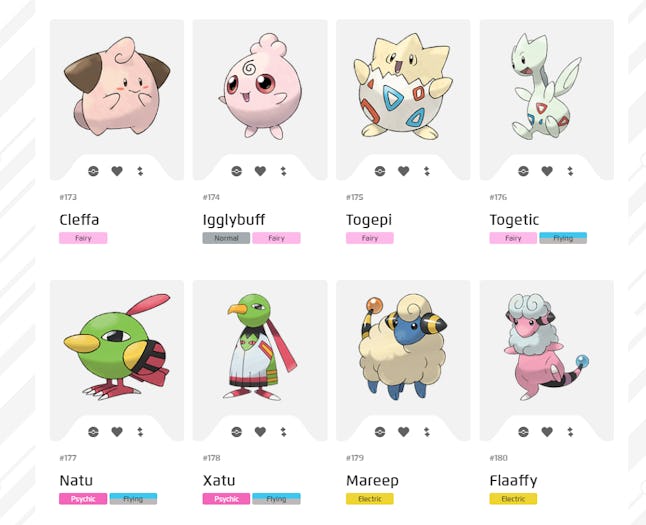This screenshot has width=646, height=525.
Task: Click the heart icon under Togepi
Action: [x=404, y=171]
